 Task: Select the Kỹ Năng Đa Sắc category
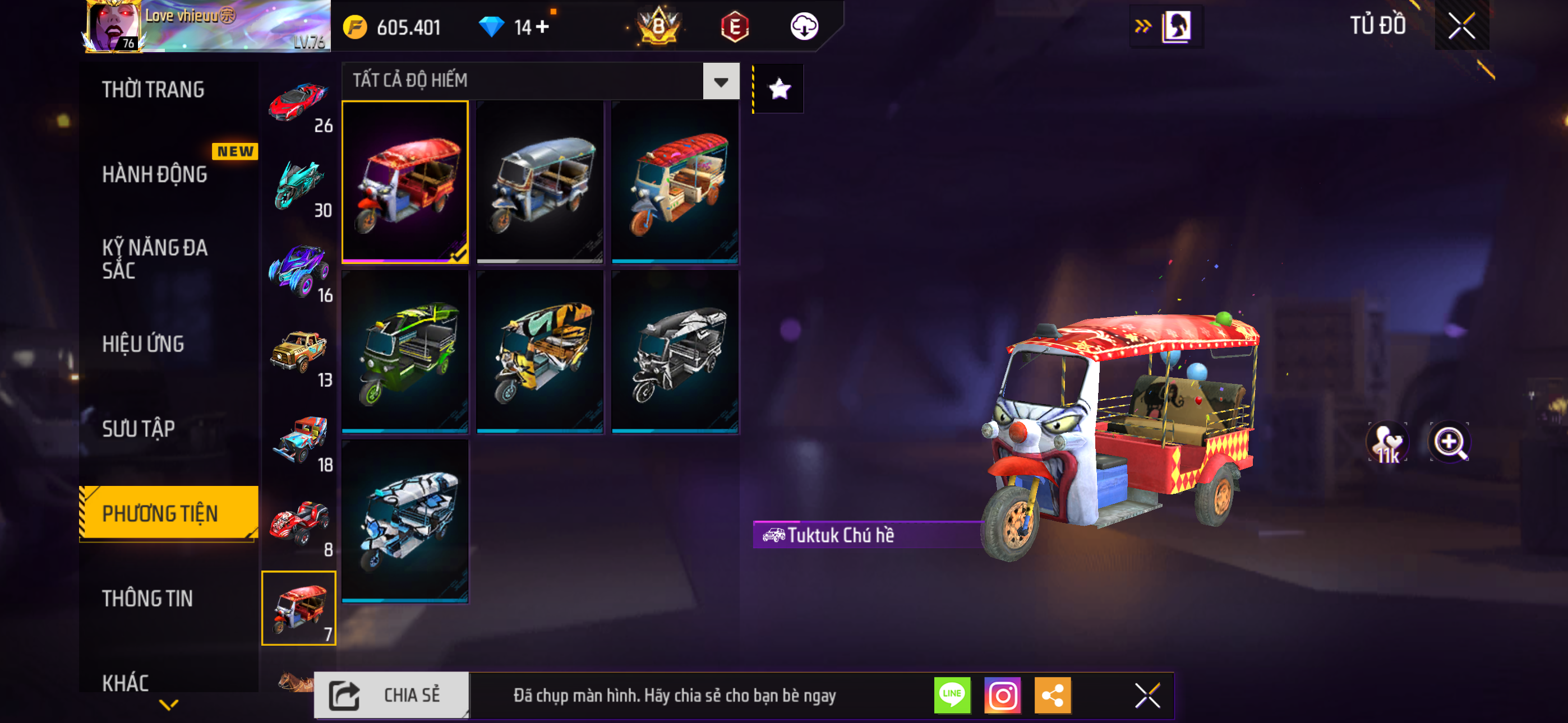click(x=155, y=258)
